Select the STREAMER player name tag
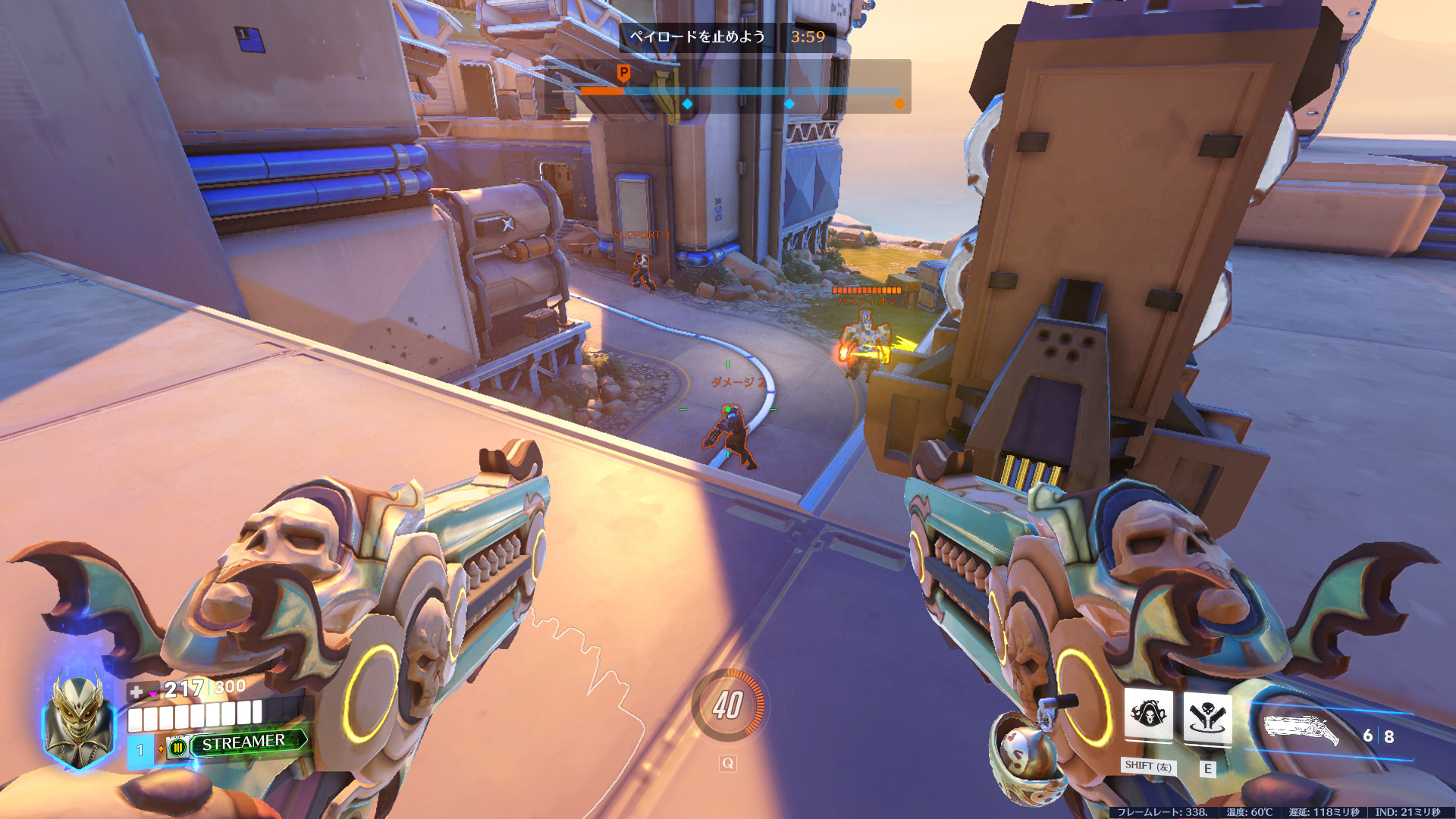This screenshot has height=819, width=1456. (x=243, y=742)
